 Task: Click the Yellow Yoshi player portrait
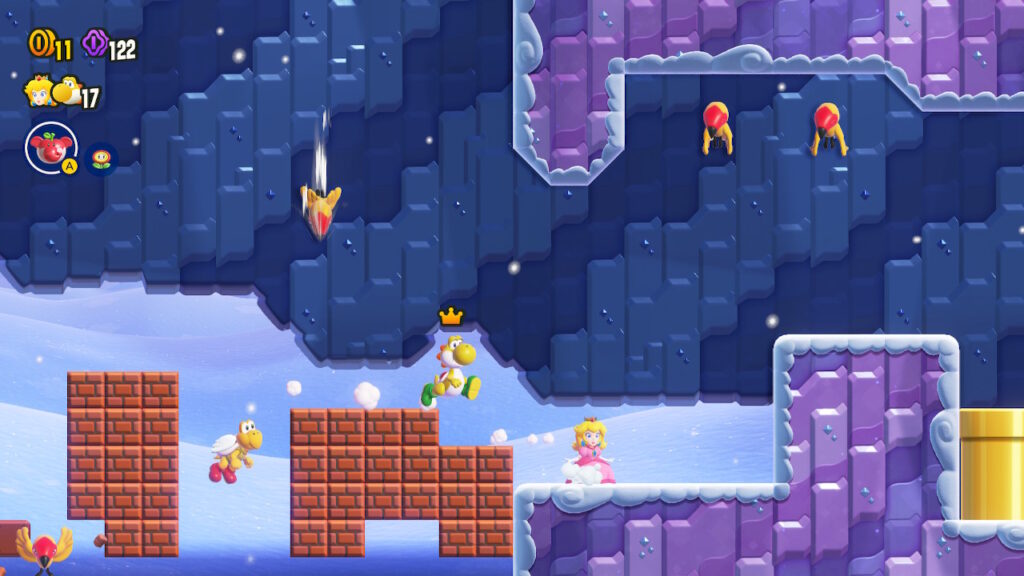[67, 91]
